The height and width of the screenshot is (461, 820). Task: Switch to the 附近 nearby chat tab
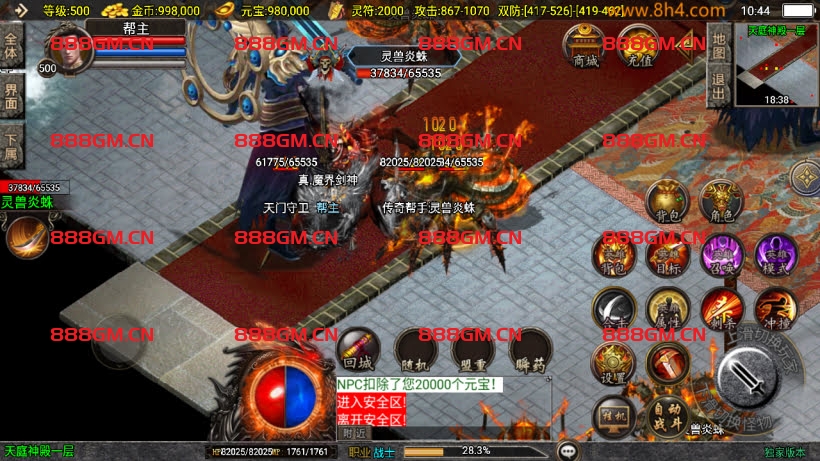point(354,433)
